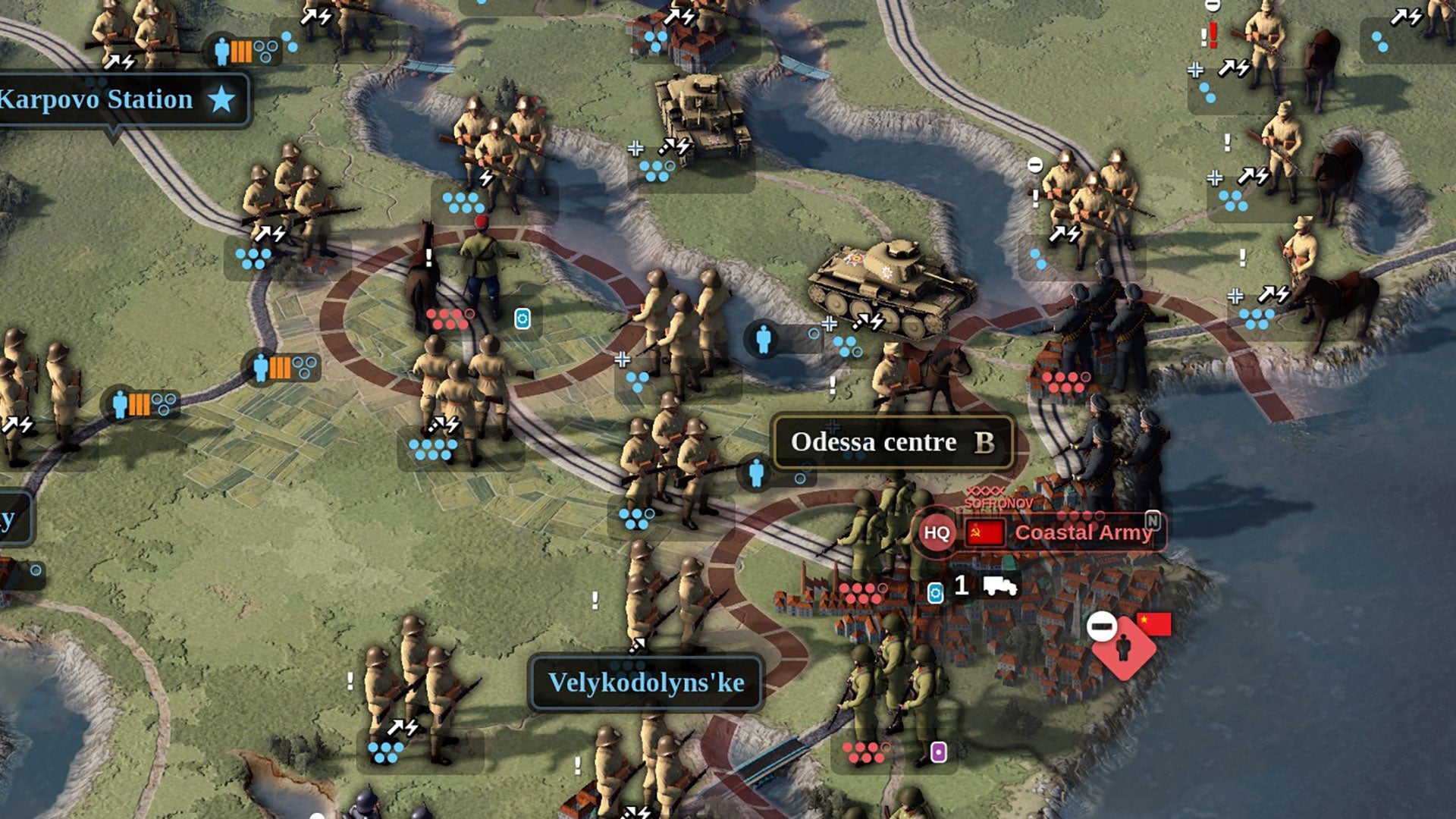1456x819 pixels.
Task: Click the white truck supply icon
Action: (x=999, y=585)
